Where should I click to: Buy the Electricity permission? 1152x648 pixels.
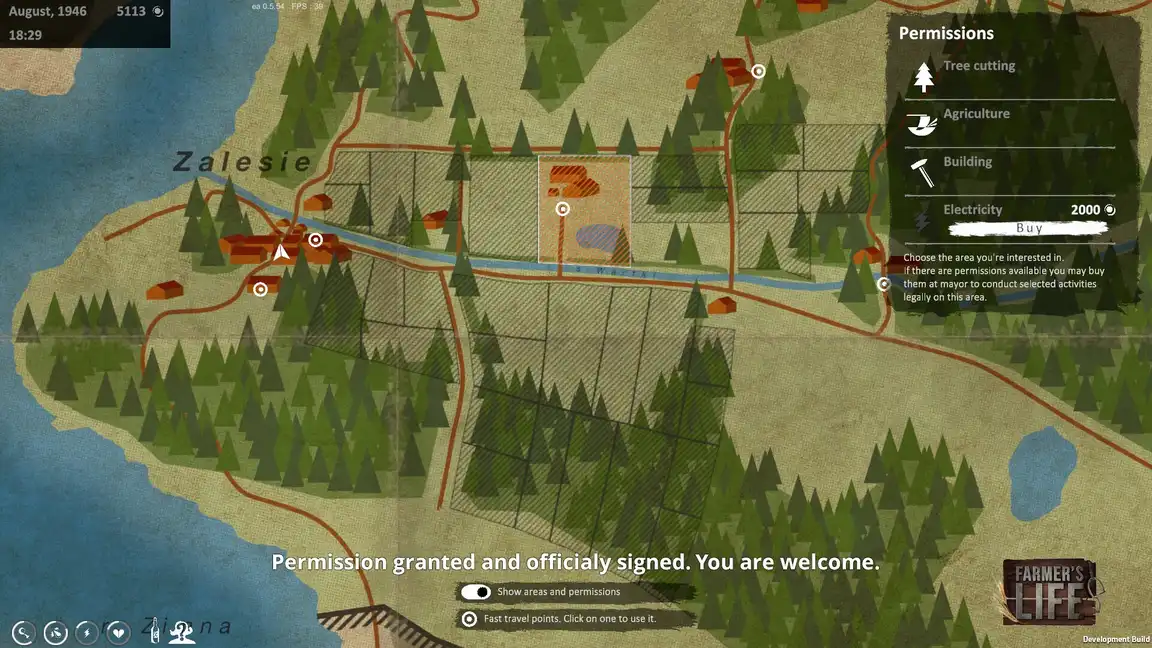(x=1029, y=228)
